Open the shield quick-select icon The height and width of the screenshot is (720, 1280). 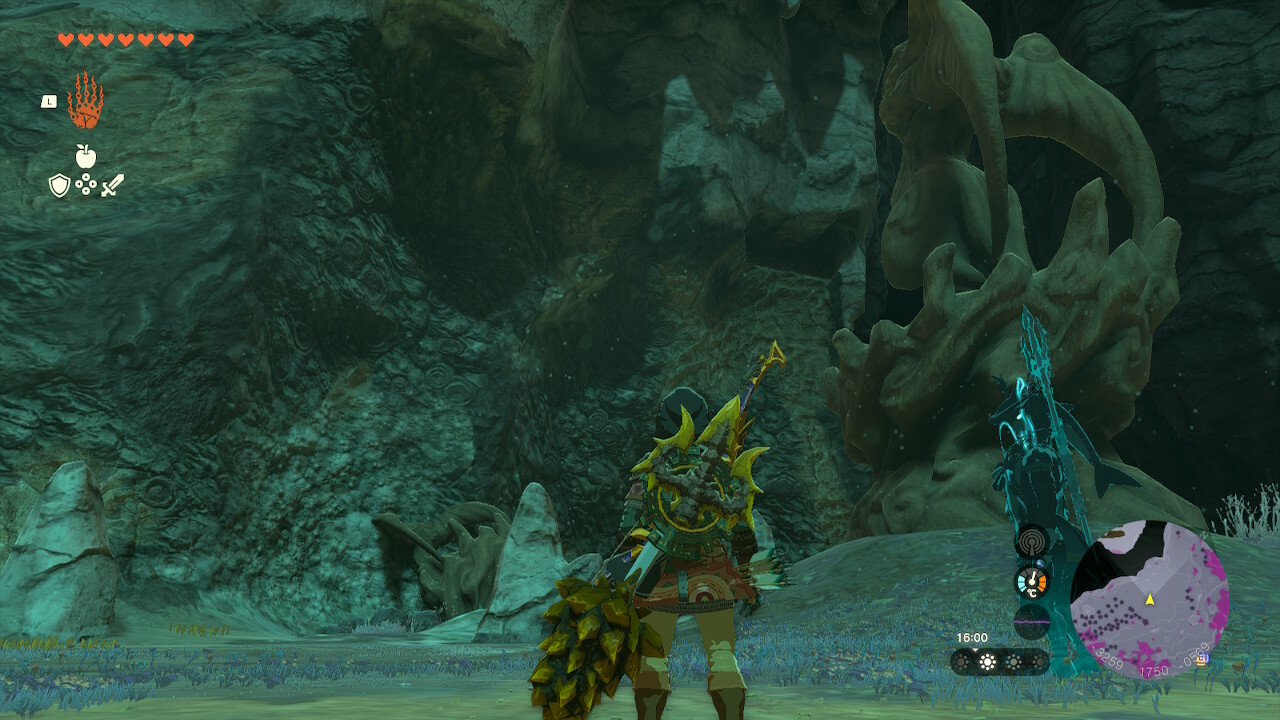[x=59, y=185]
